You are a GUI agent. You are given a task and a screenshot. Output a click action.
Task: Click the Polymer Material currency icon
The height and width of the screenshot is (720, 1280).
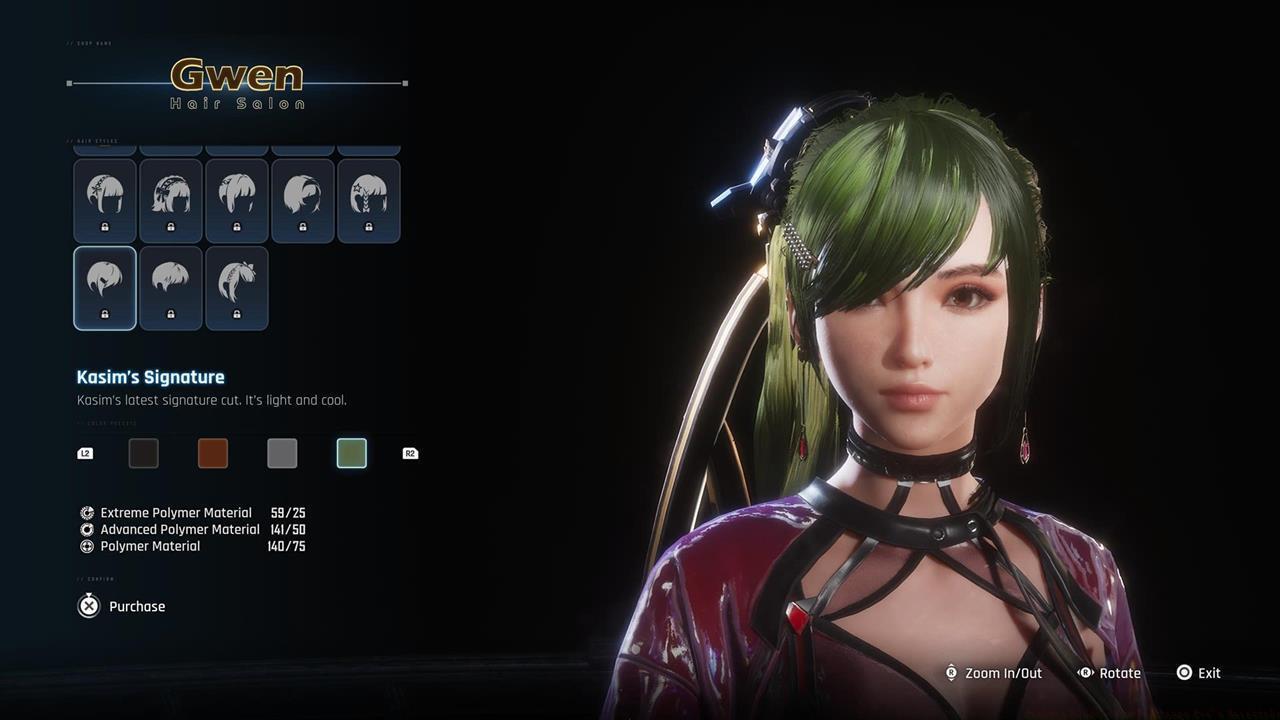click(88, 546)
